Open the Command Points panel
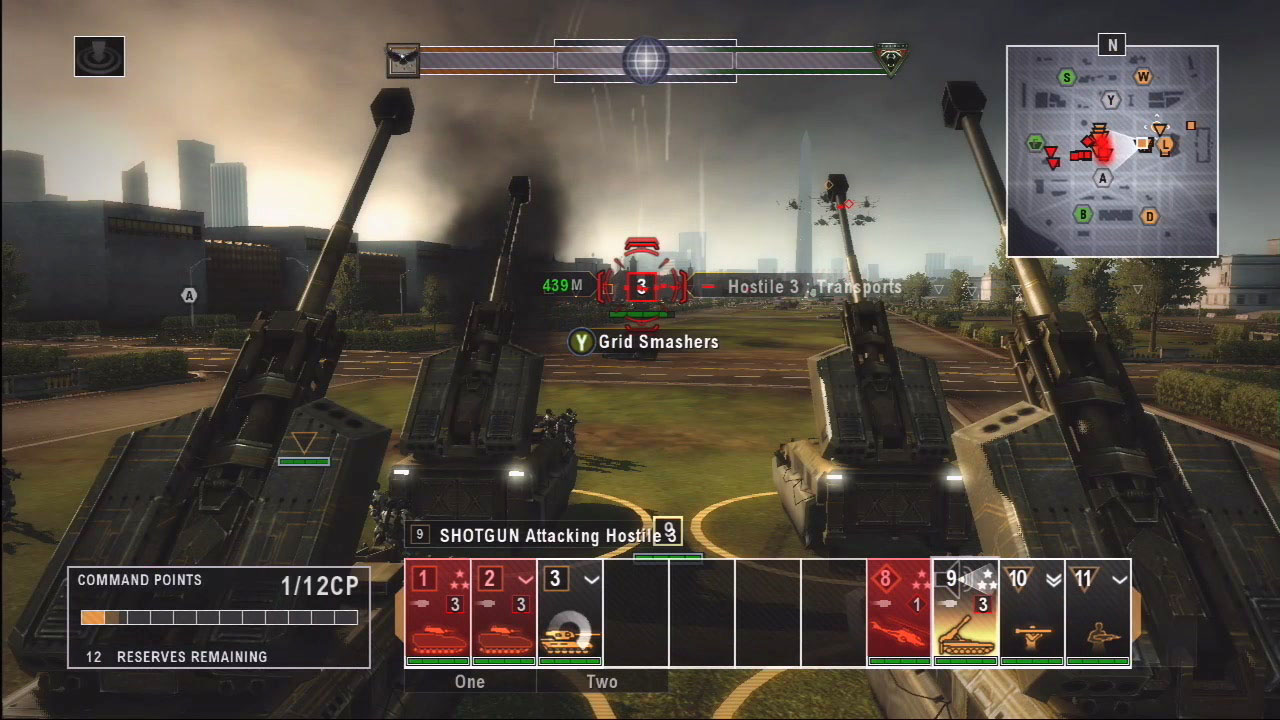The width and height of the screenshot is (1280, 720). point(218,617)
